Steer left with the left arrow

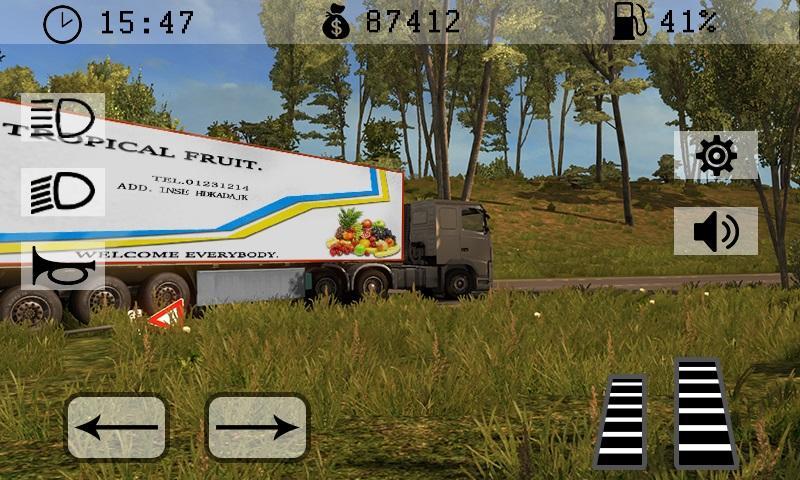coord(117,427)
